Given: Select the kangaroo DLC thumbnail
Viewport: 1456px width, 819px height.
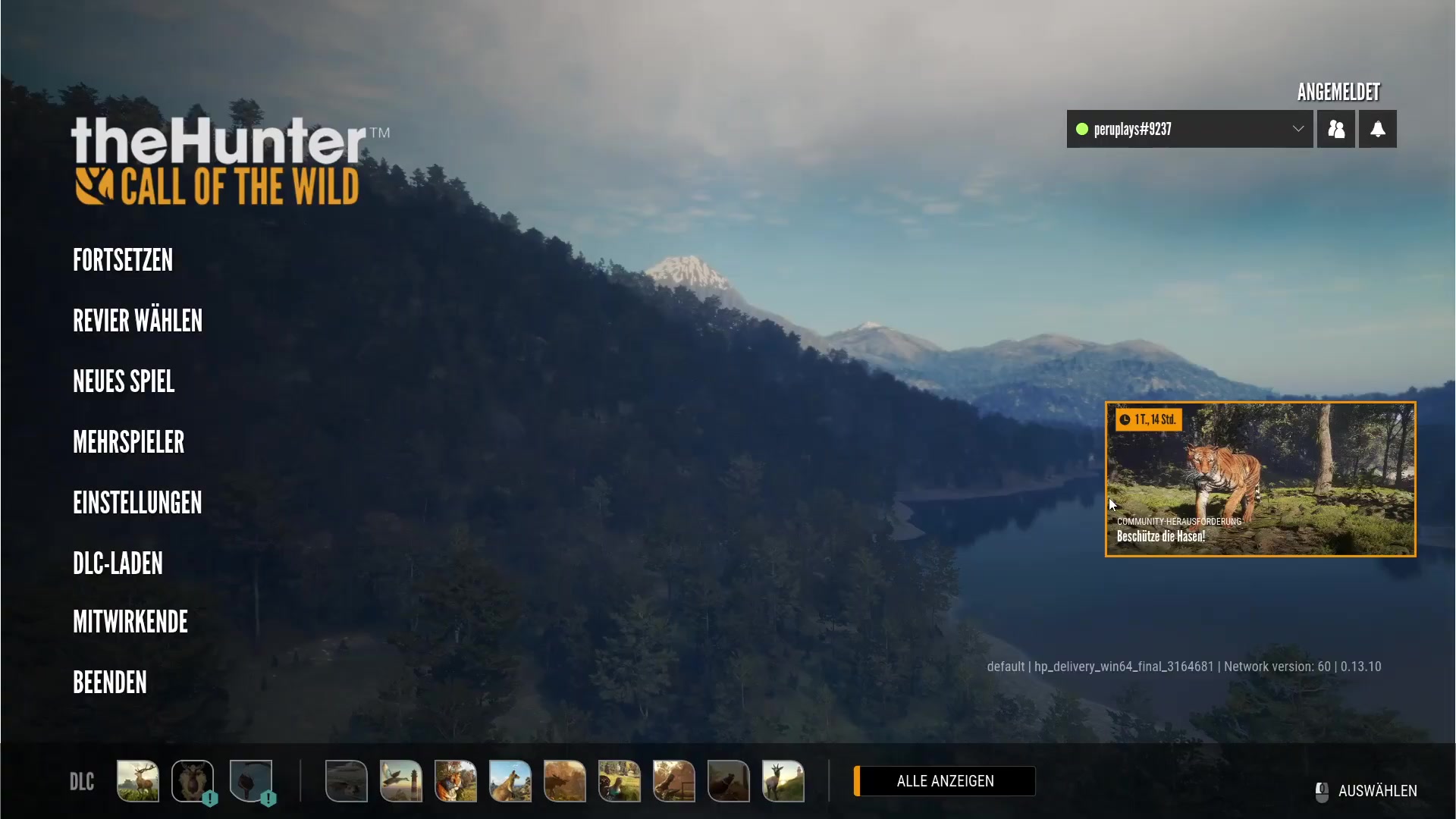Looking at the screenshot, I should click(x=510, y=781).
